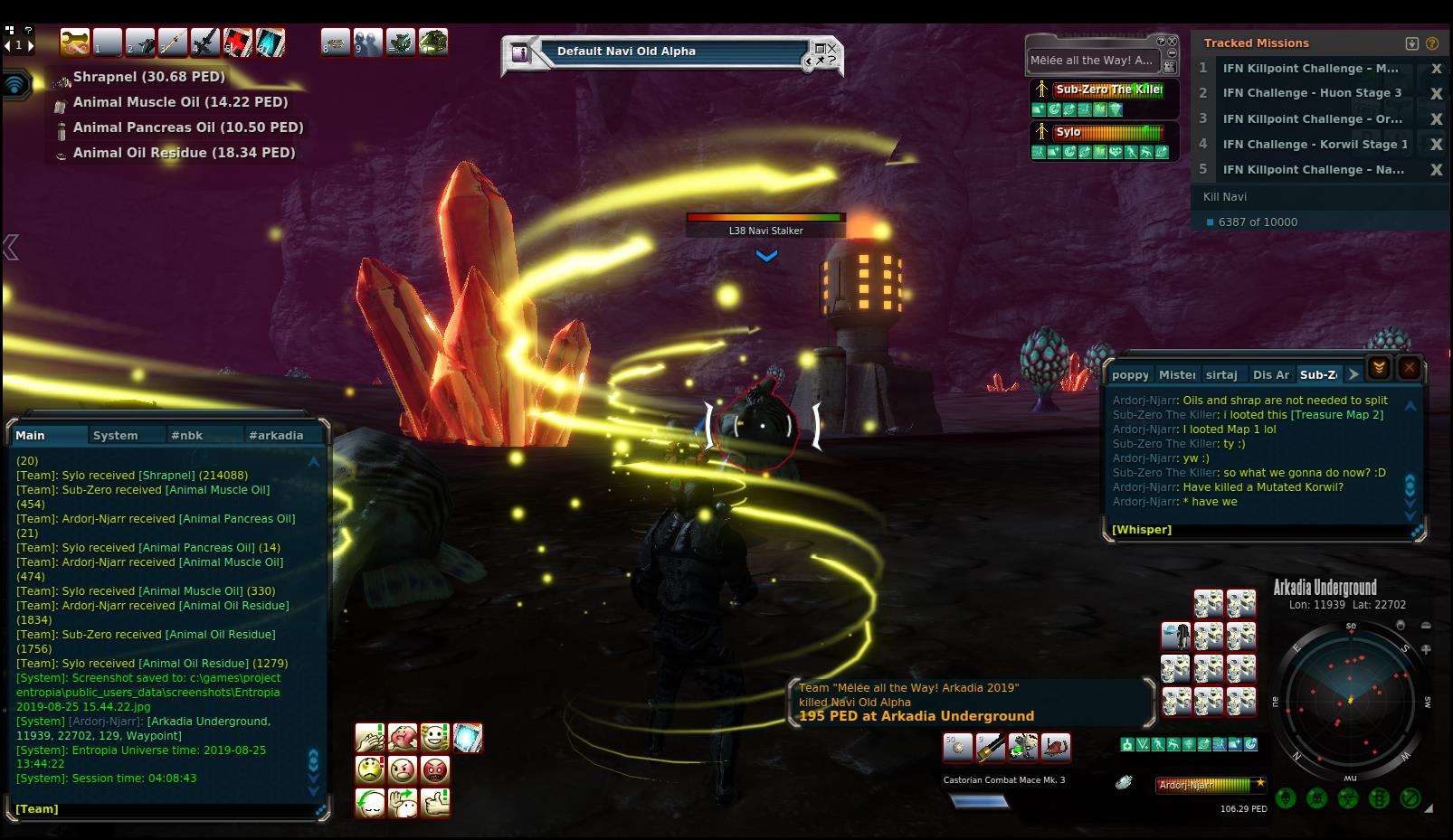Activate the red cross first-aid slot
This screenshot has width=1453, height=840.
(238, 42)
